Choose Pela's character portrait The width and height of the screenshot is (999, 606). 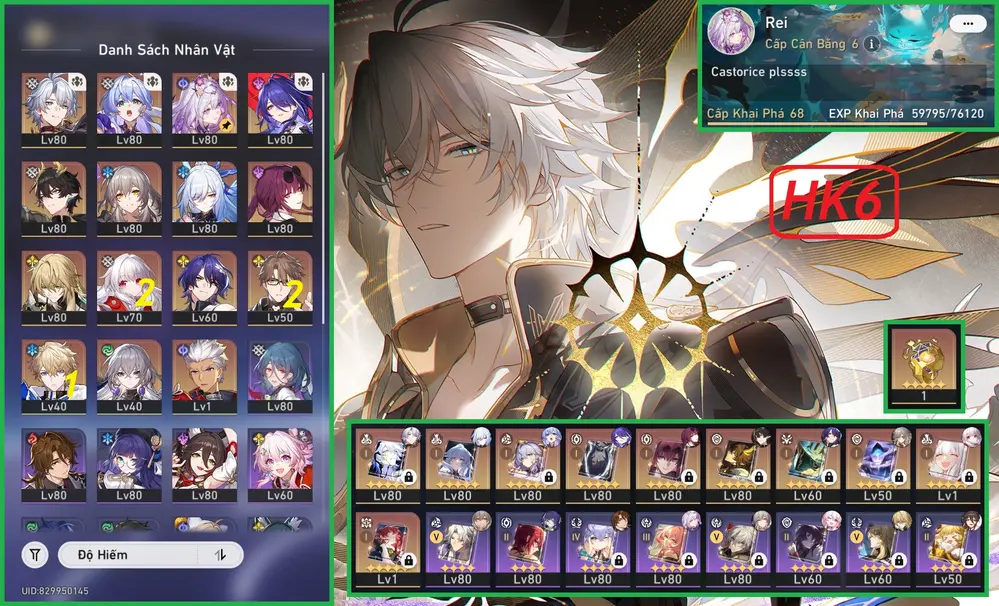[122, 462]
